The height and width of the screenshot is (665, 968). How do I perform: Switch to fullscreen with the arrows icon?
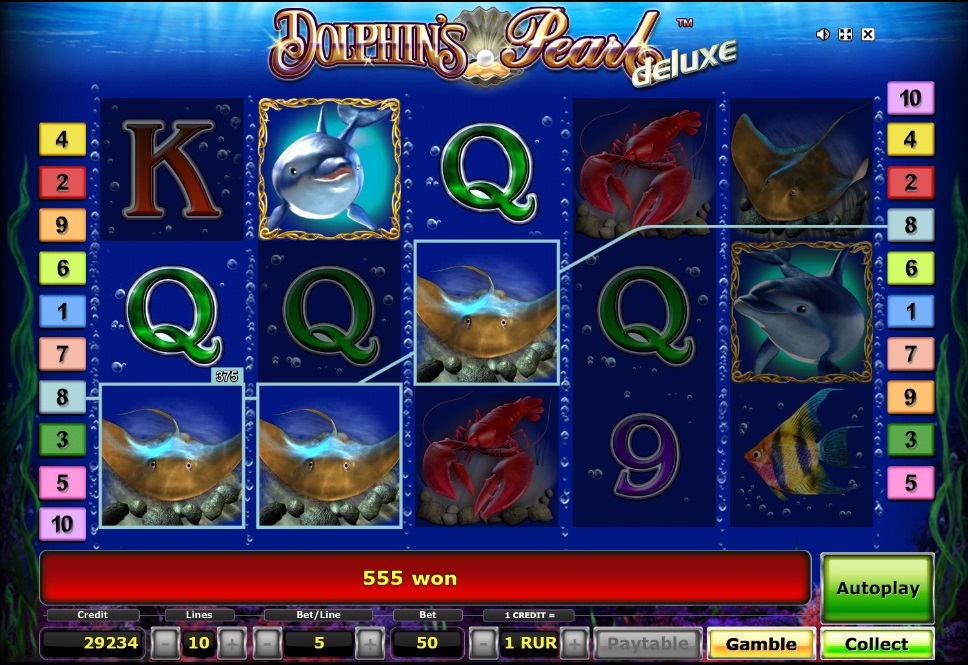pos(845,34)
